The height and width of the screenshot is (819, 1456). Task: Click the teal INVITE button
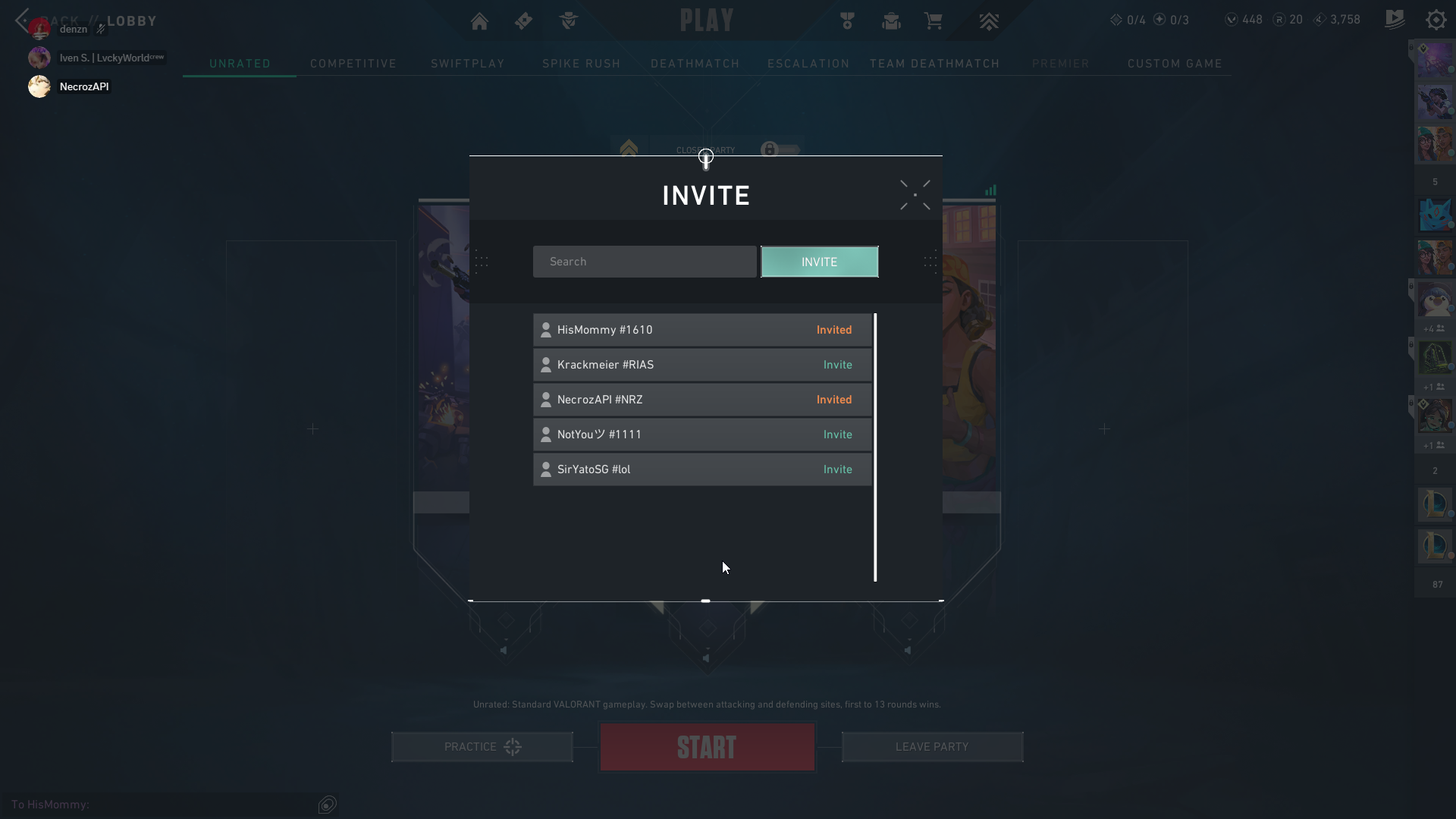point(819,262)
